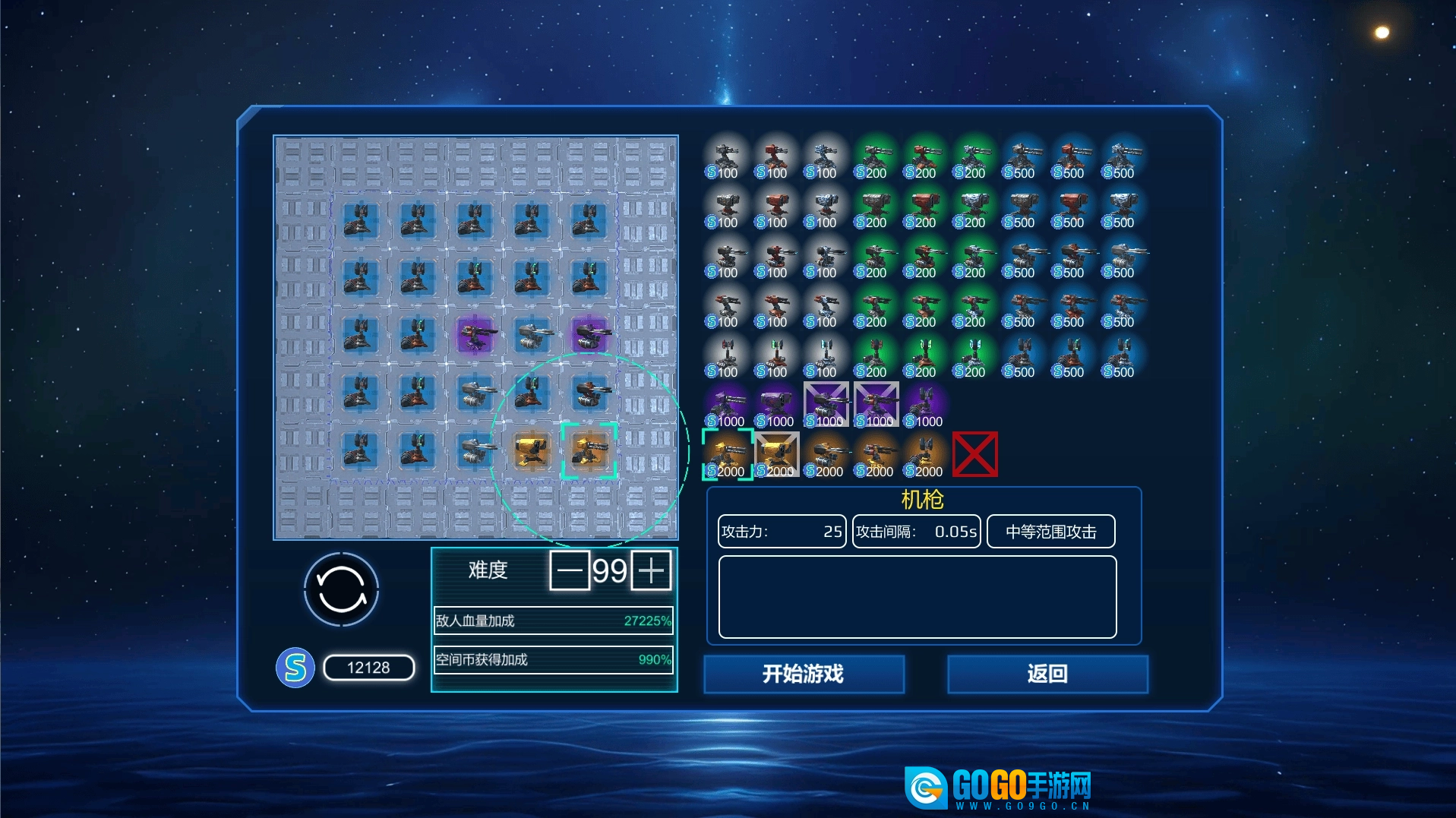The image size is (1456, 818).
Task: Select the red X remove-turret tool
Action: tap(974, 454)
